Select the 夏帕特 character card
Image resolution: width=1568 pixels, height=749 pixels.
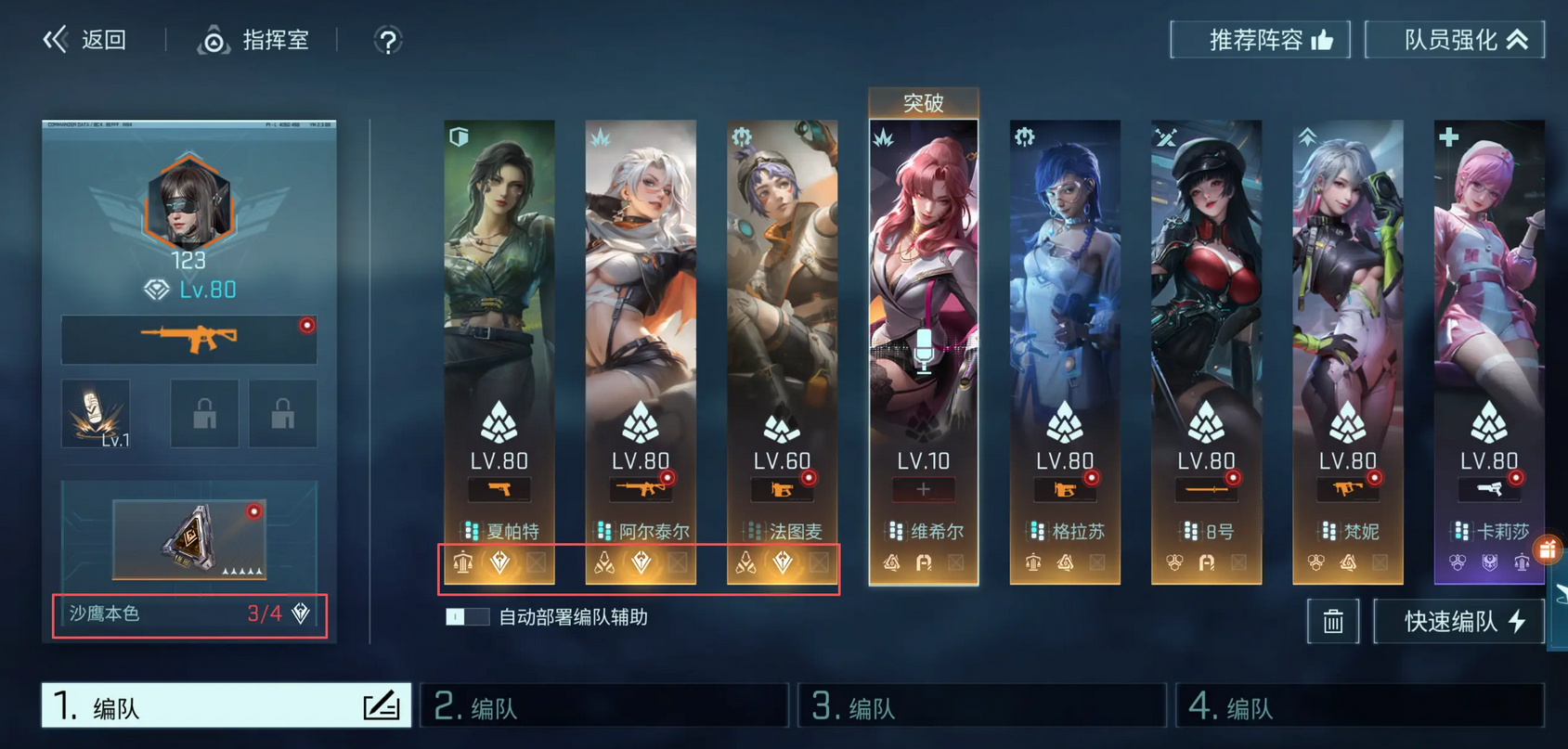tap(499, 306)
